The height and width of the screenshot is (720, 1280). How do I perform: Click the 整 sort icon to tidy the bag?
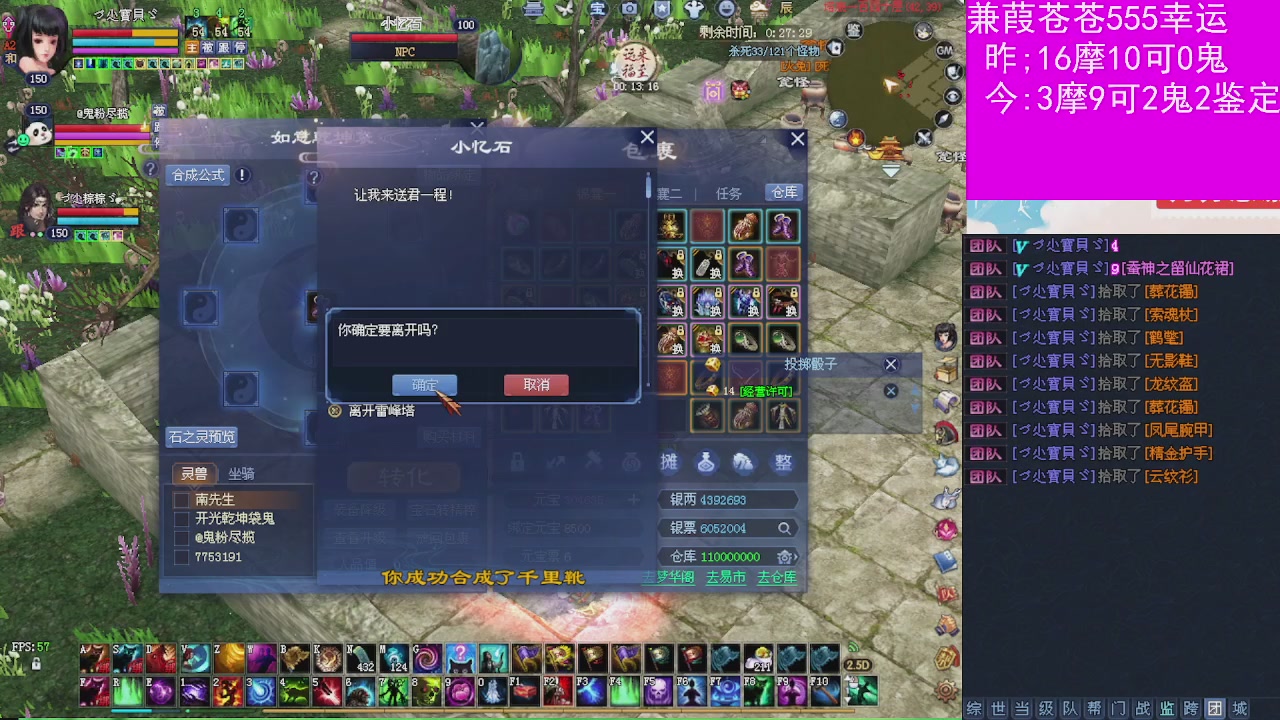781,463
